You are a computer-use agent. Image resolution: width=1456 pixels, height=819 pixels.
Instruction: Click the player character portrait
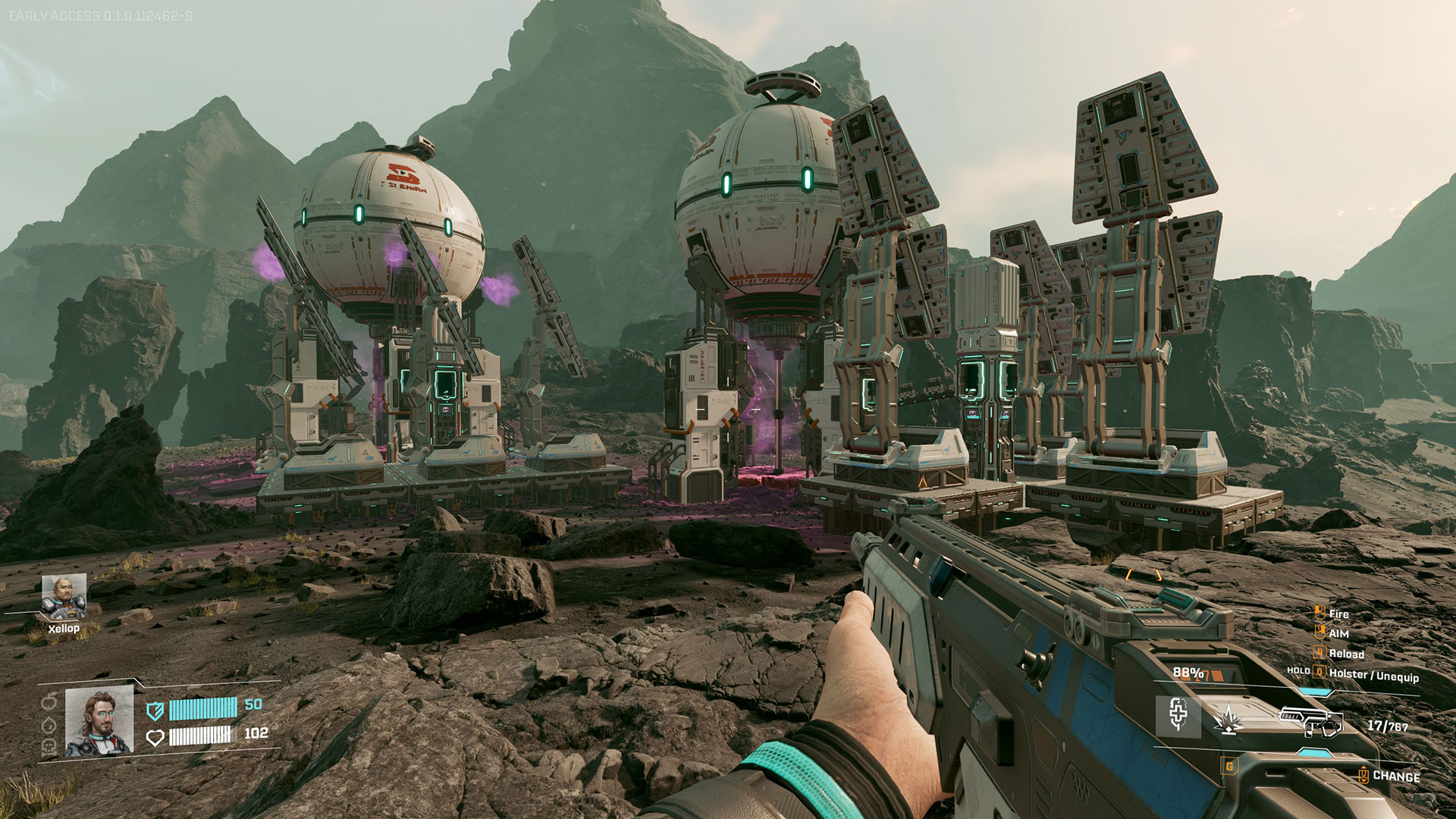point(99,722)
